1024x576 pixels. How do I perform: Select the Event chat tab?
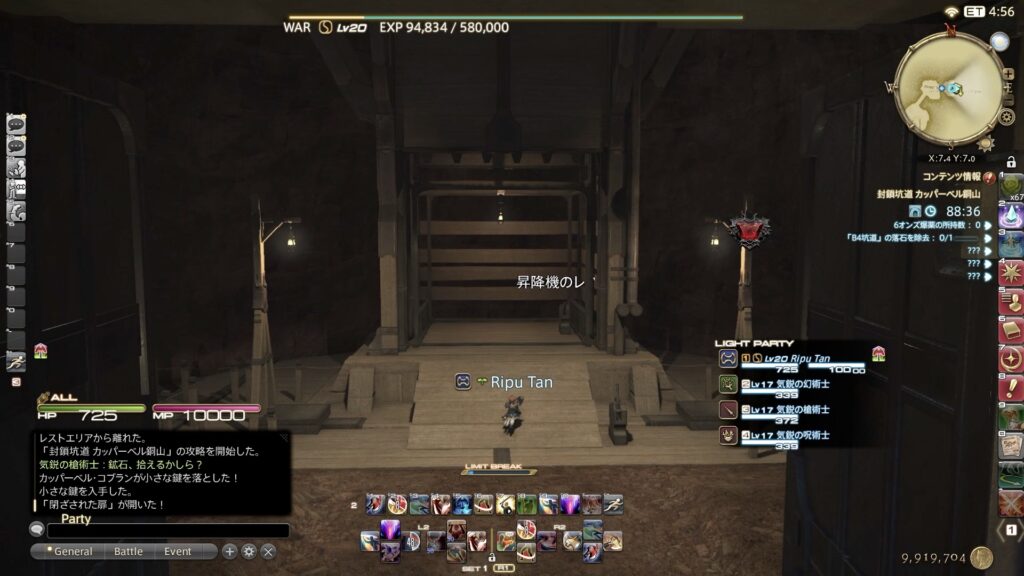178,551
